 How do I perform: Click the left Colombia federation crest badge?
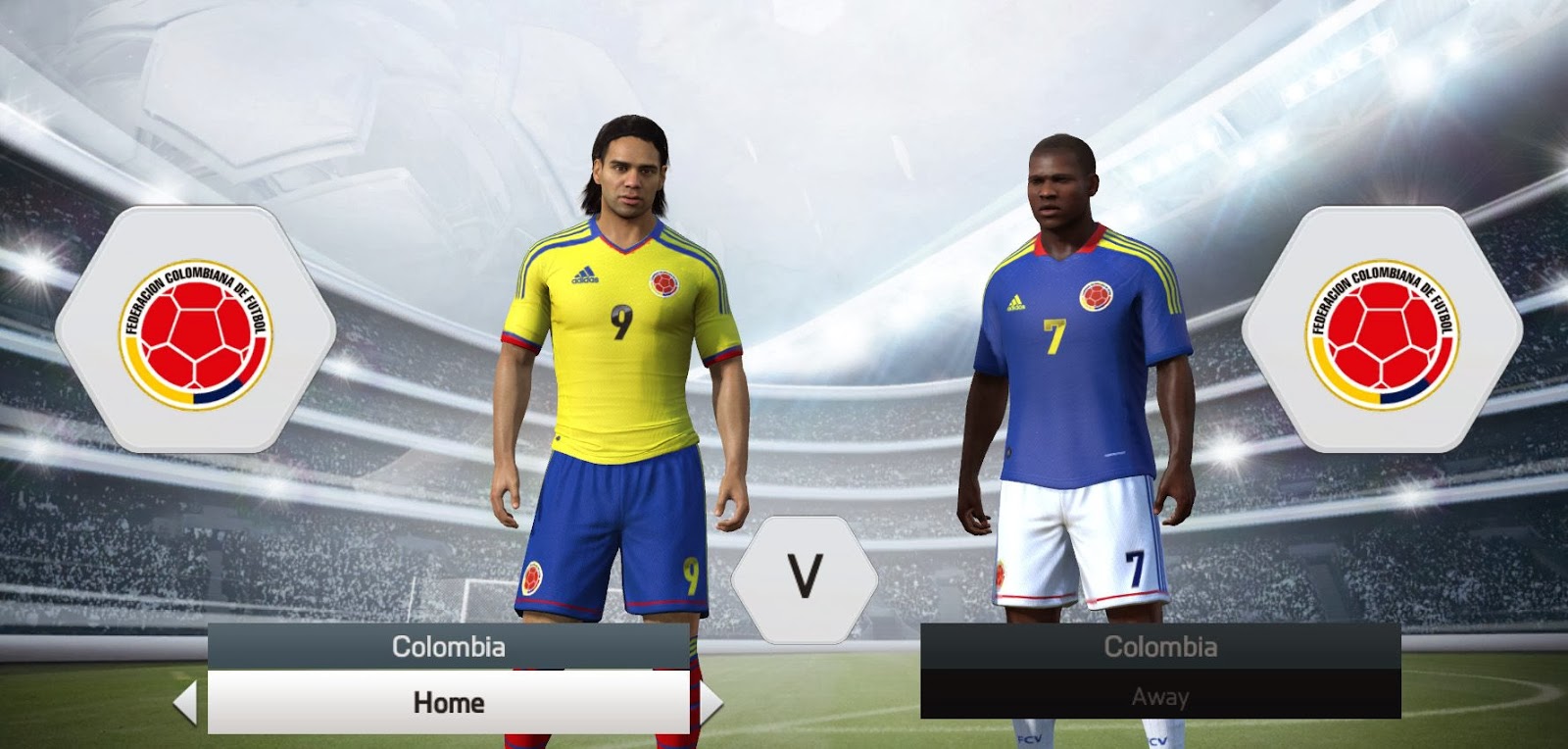[x=196, y=331]
